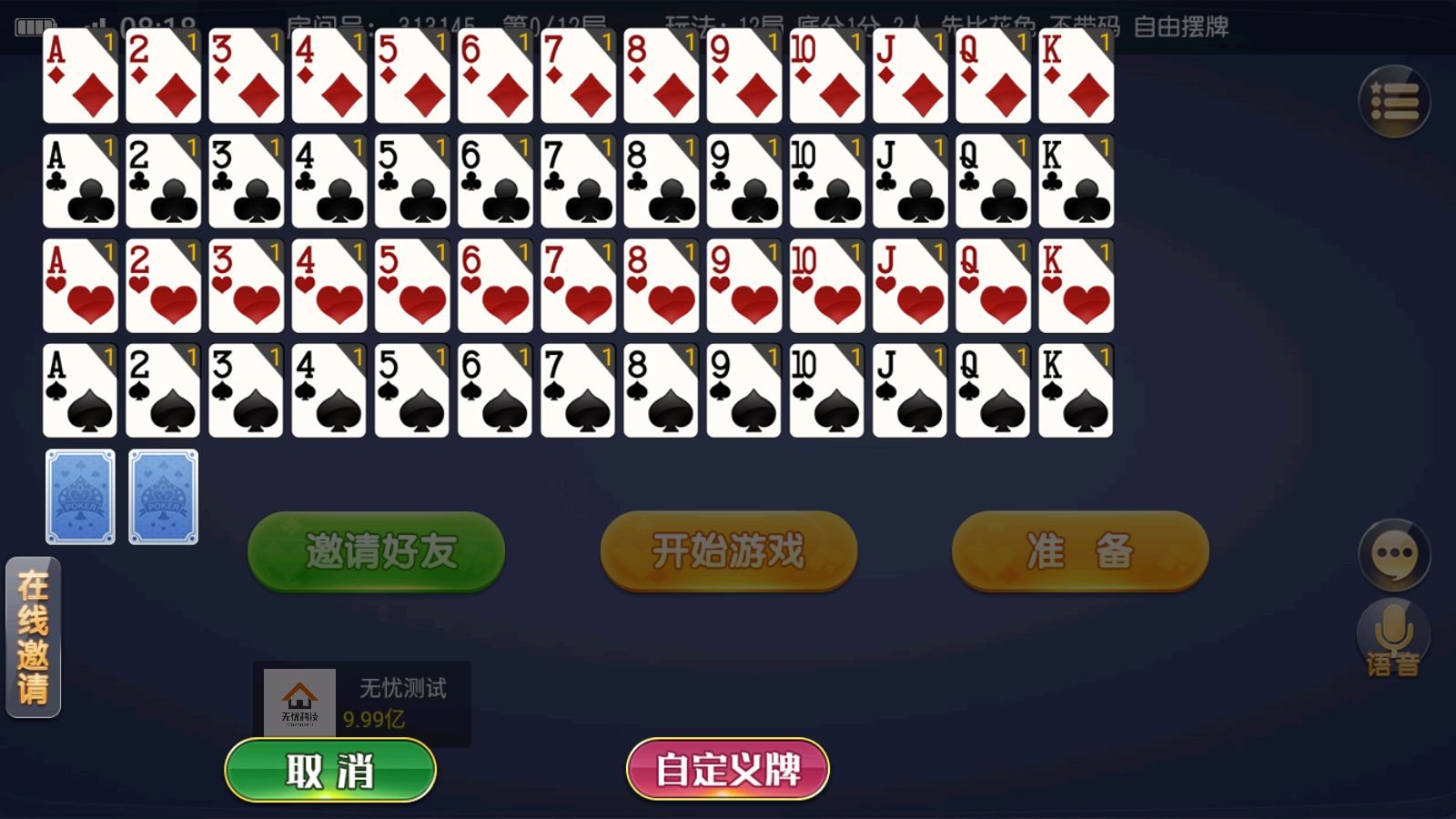
Task: Select the Queen of Hearts card
Action: click(992, 287)
